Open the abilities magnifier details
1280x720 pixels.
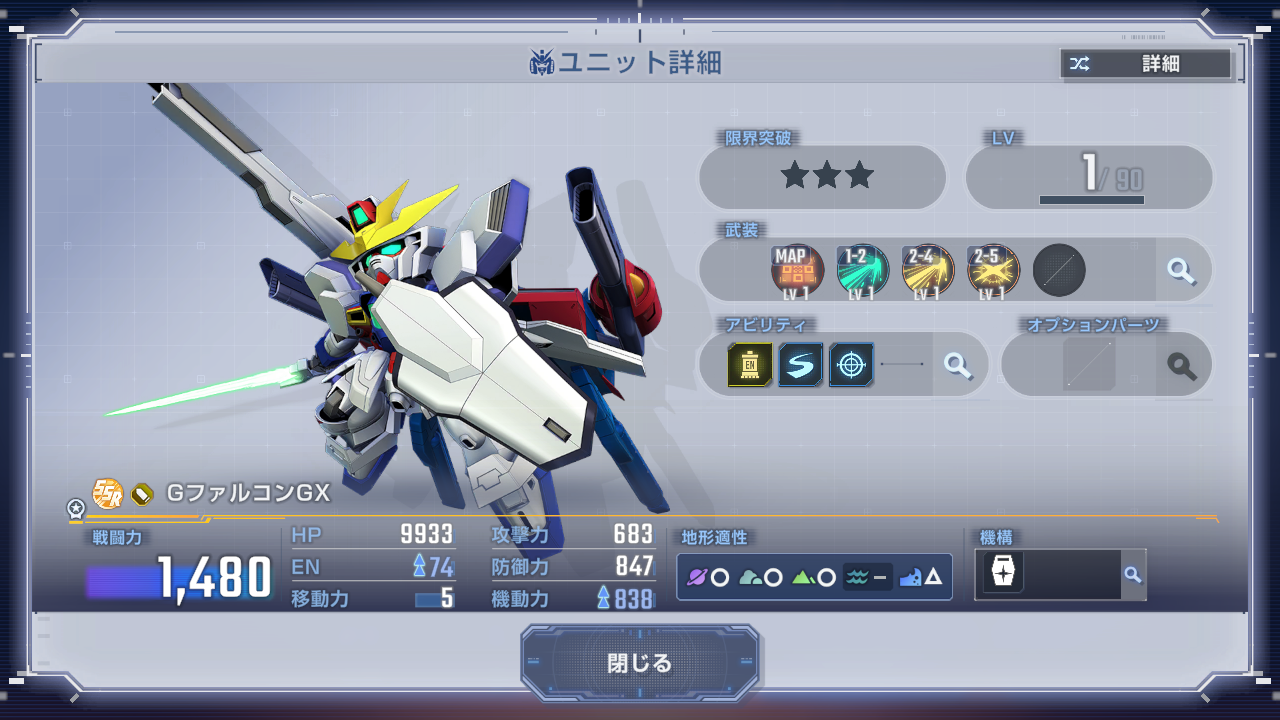point(958,365)
